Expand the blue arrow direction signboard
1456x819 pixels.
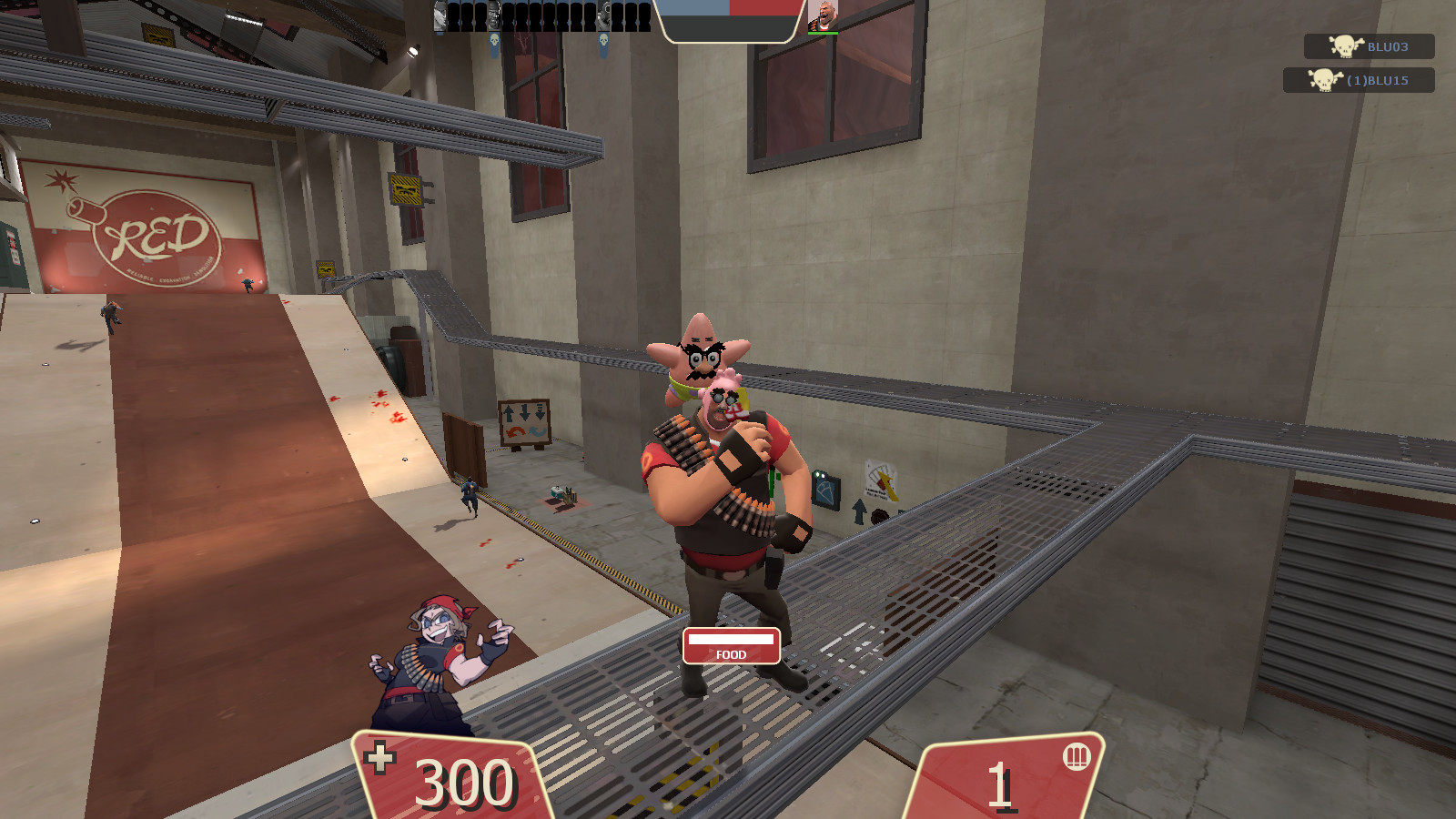pyautogui.click(x=525, y=420)
